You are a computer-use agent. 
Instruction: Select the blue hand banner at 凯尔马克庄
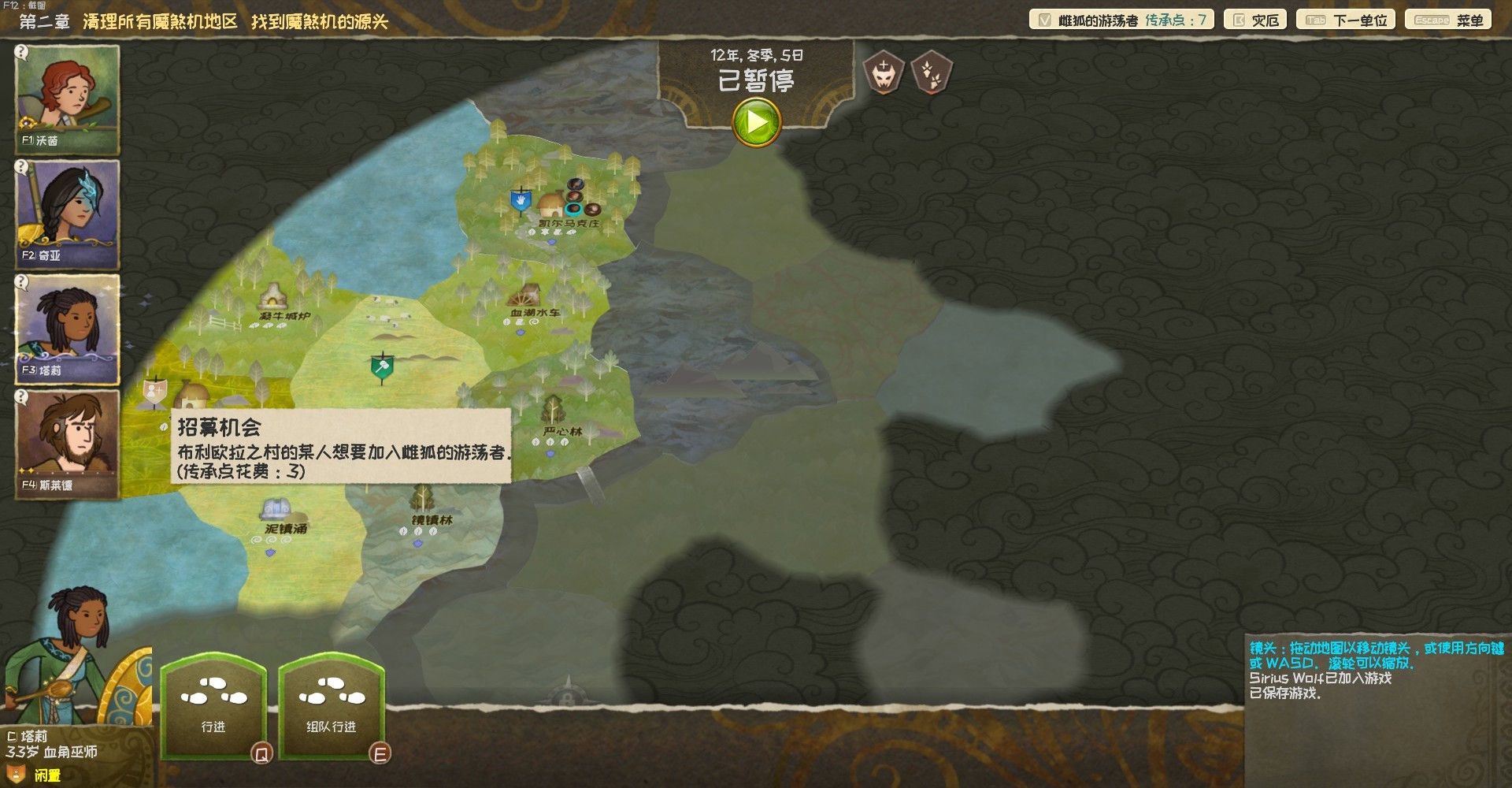pos(521,201)
